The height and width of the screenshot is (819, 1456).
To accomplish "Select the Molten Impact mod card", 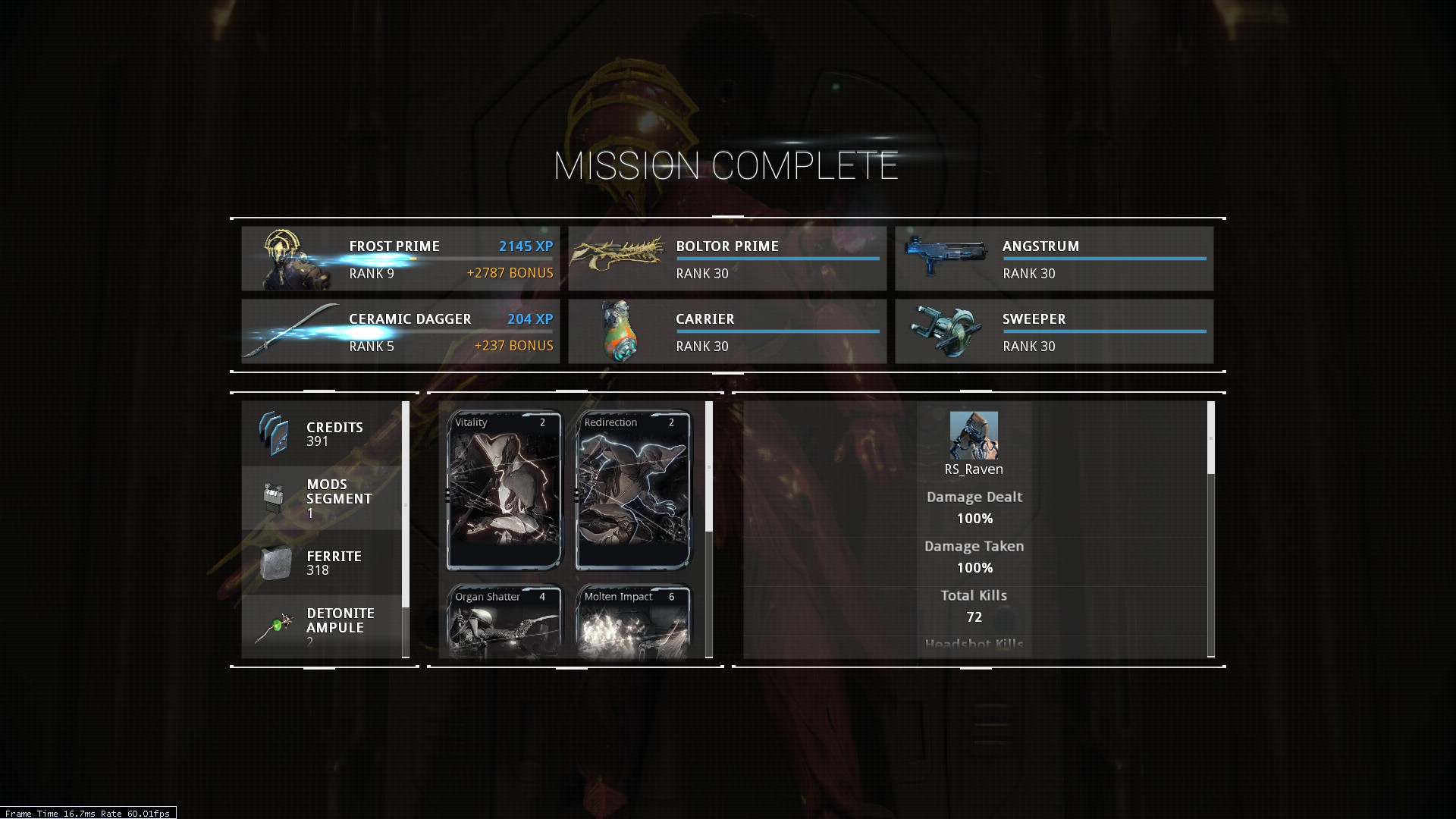I will click(x=633, y=620).
